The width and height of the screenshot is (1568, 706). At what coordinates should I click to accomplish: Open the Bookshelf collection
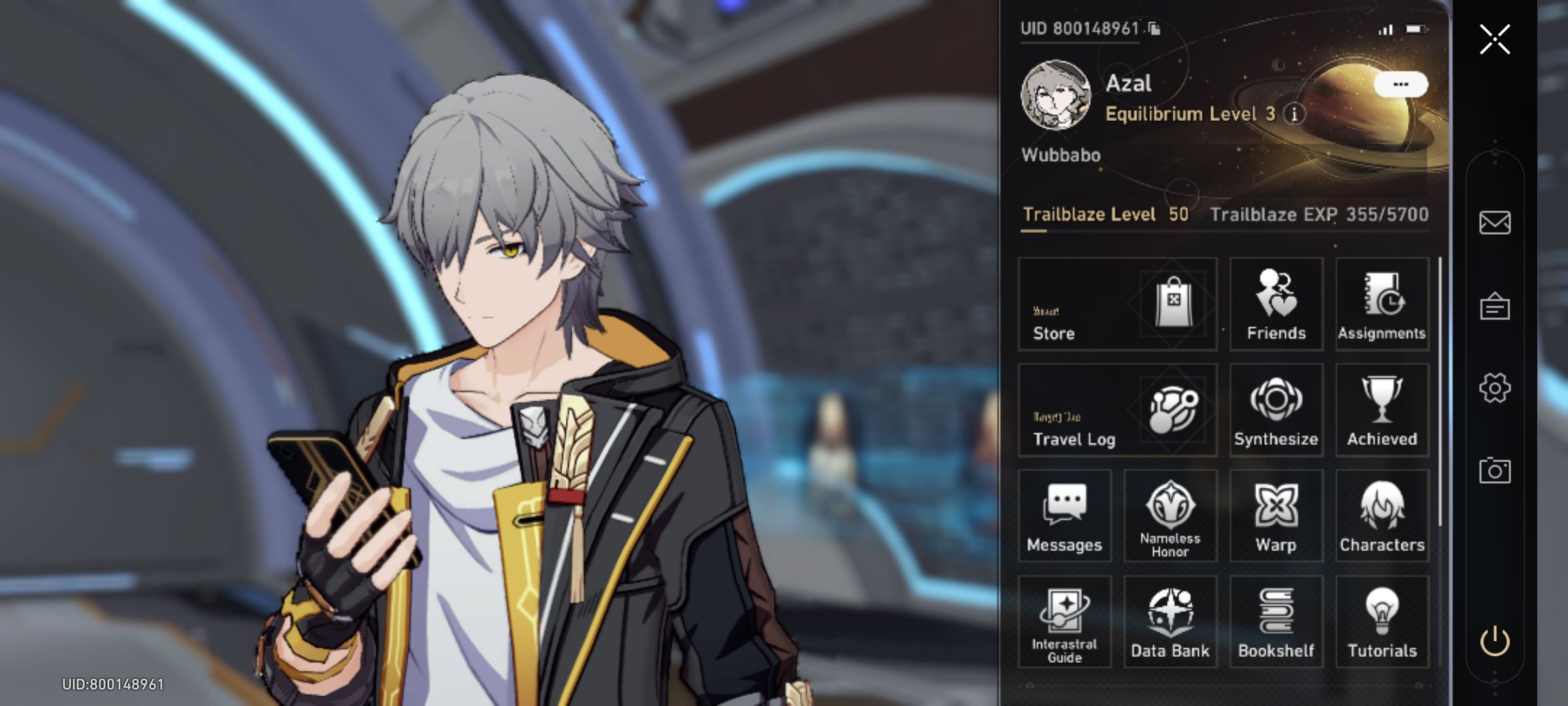pos(1275,621)
